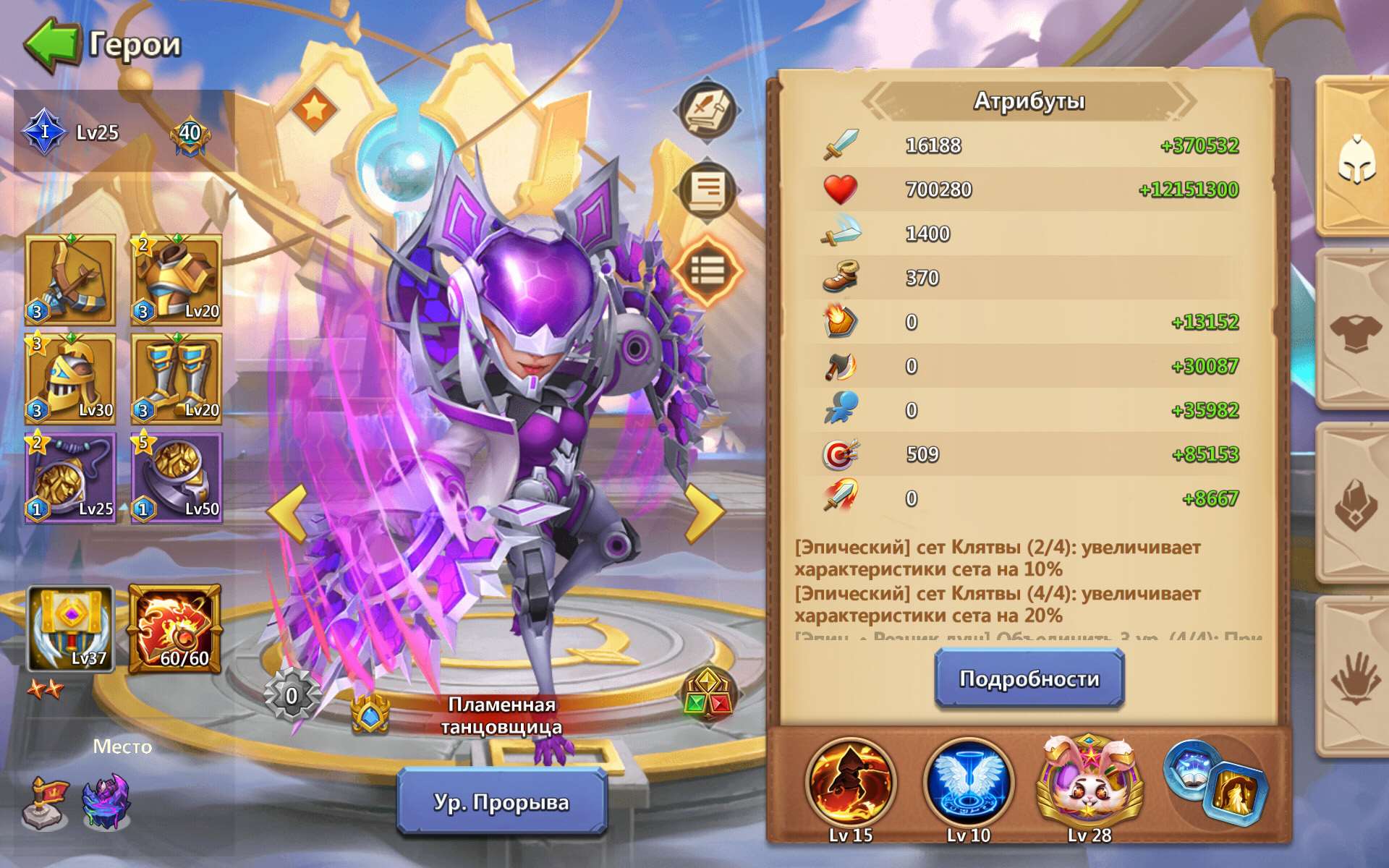Select the chest armor tab on the right sidebar
The height and width of the screenshot is (868, 1389).
(x=1356, y=333)
